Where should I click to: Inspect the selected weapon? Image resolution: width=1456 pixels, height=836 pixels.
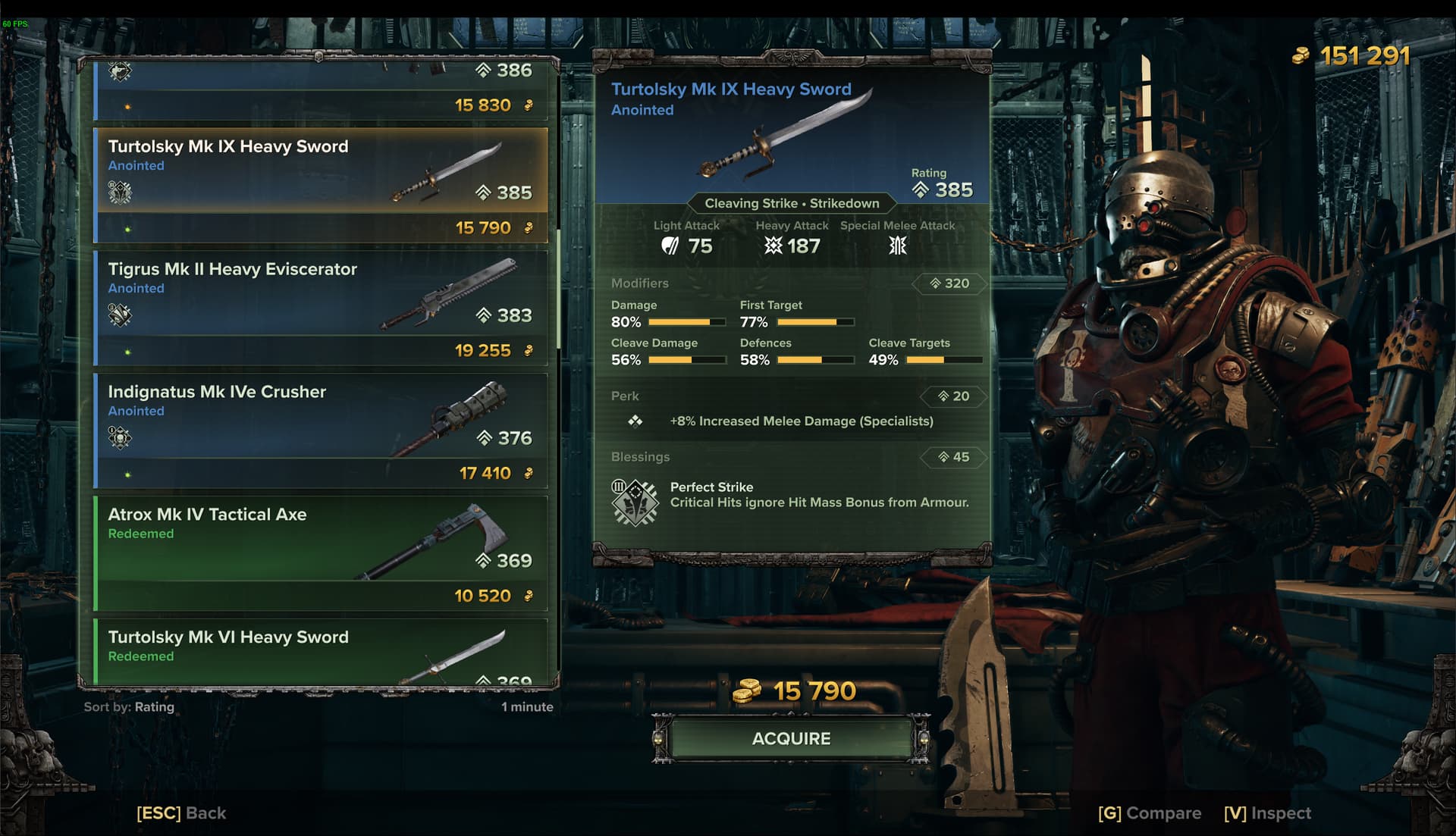tap(1267, 813)
